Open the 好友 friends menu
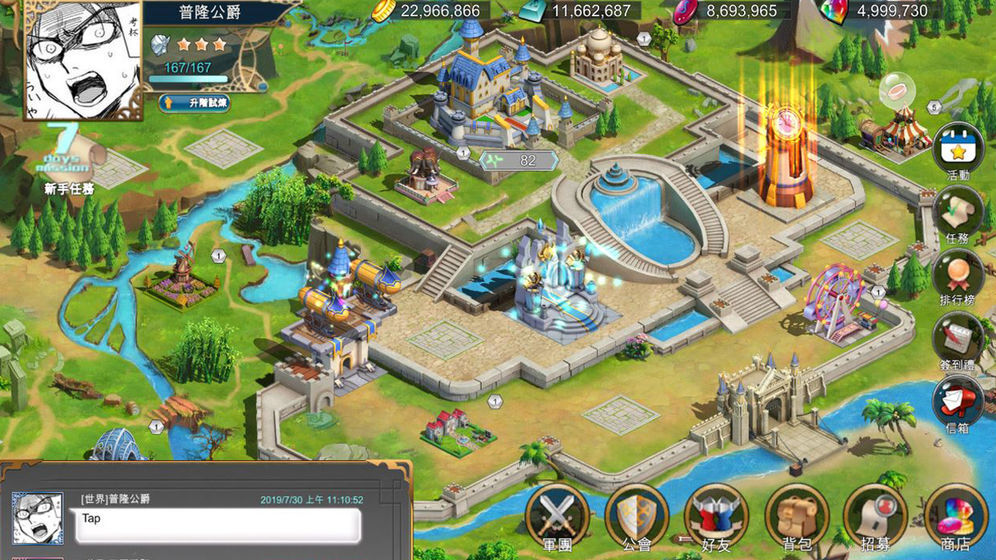Viewport: 996px width, 560px height. [714, 516]
